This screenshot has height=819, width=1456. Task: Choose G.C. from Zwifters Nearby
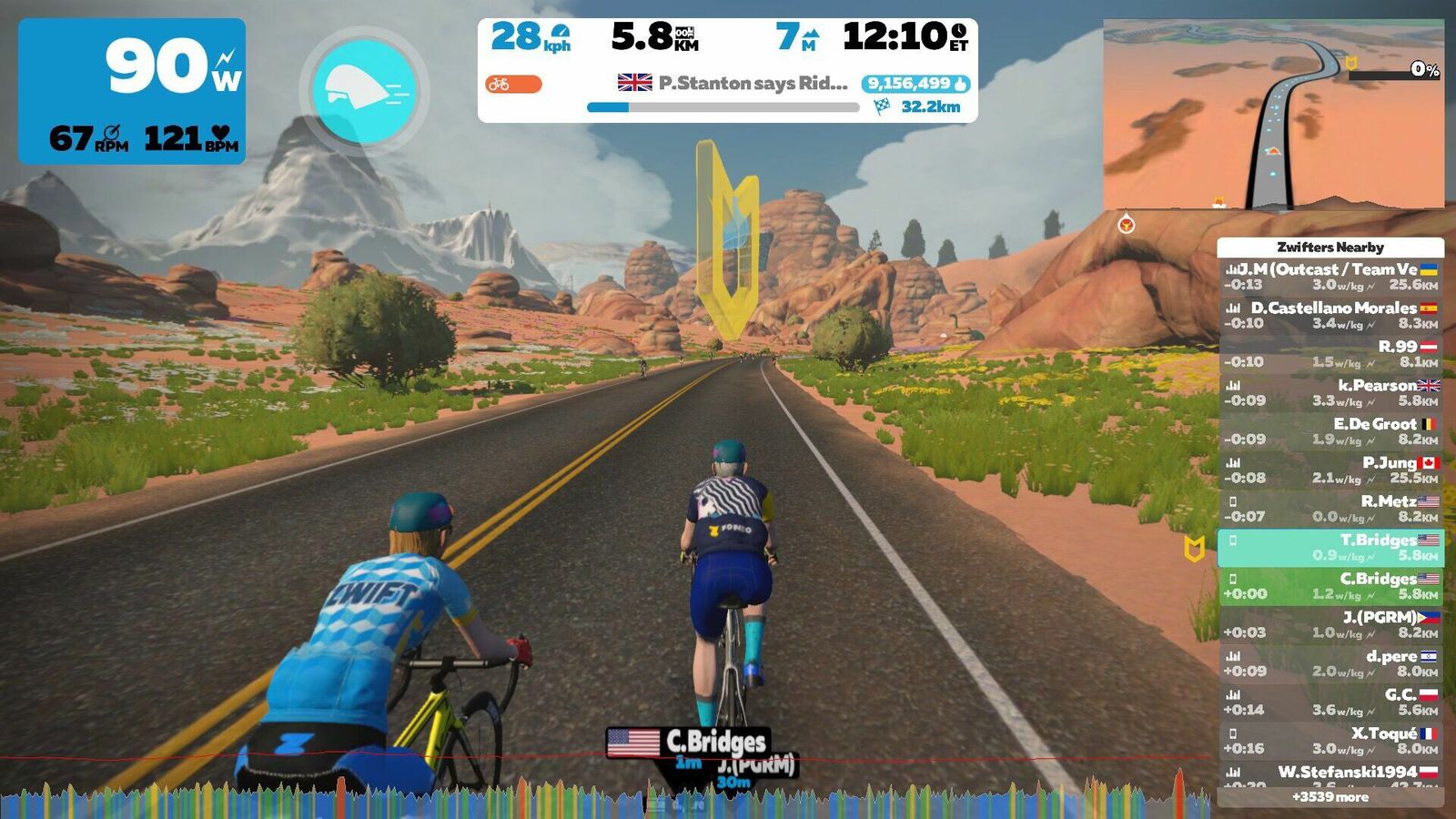(1330, 702)
